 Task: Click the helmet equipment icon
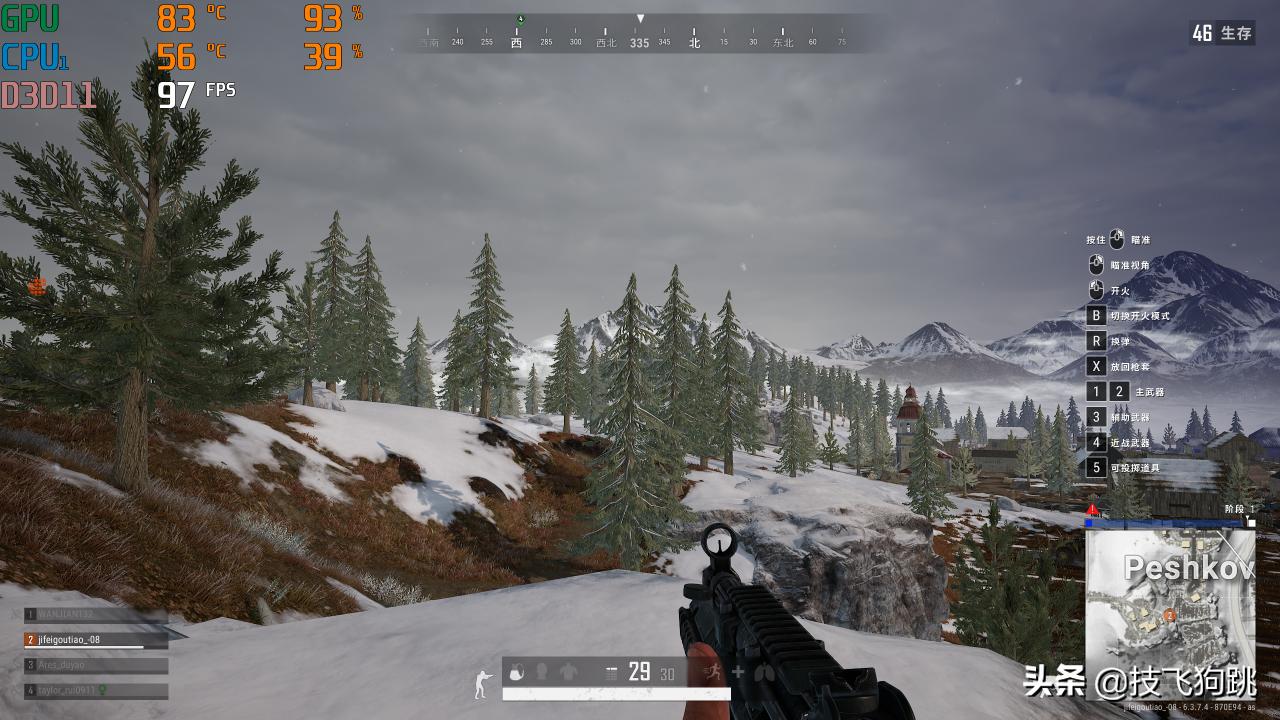(543, 672)
